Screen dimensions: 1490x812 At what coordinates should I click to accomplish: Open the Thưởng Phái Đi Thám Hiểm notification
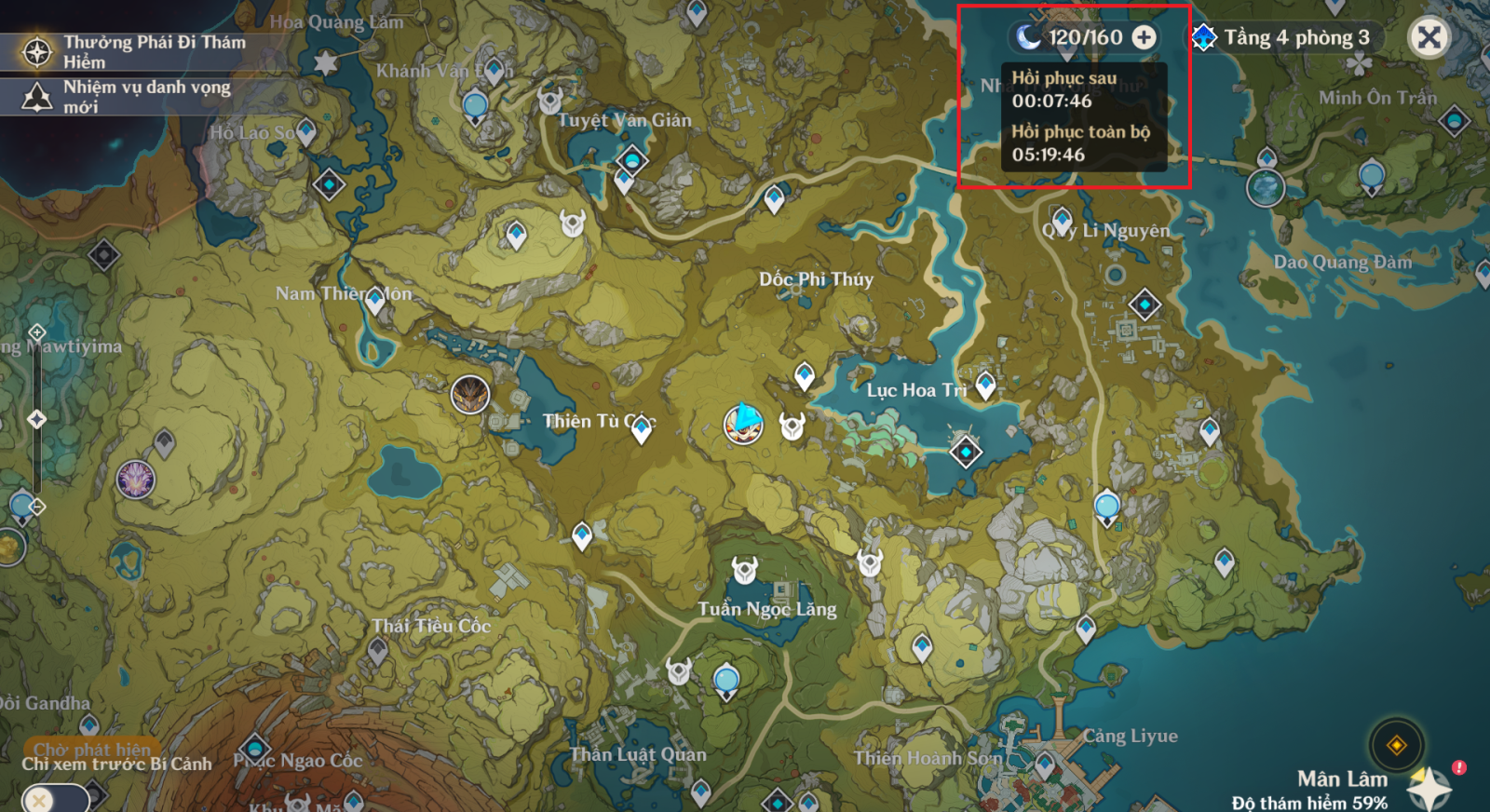point(140,52)
